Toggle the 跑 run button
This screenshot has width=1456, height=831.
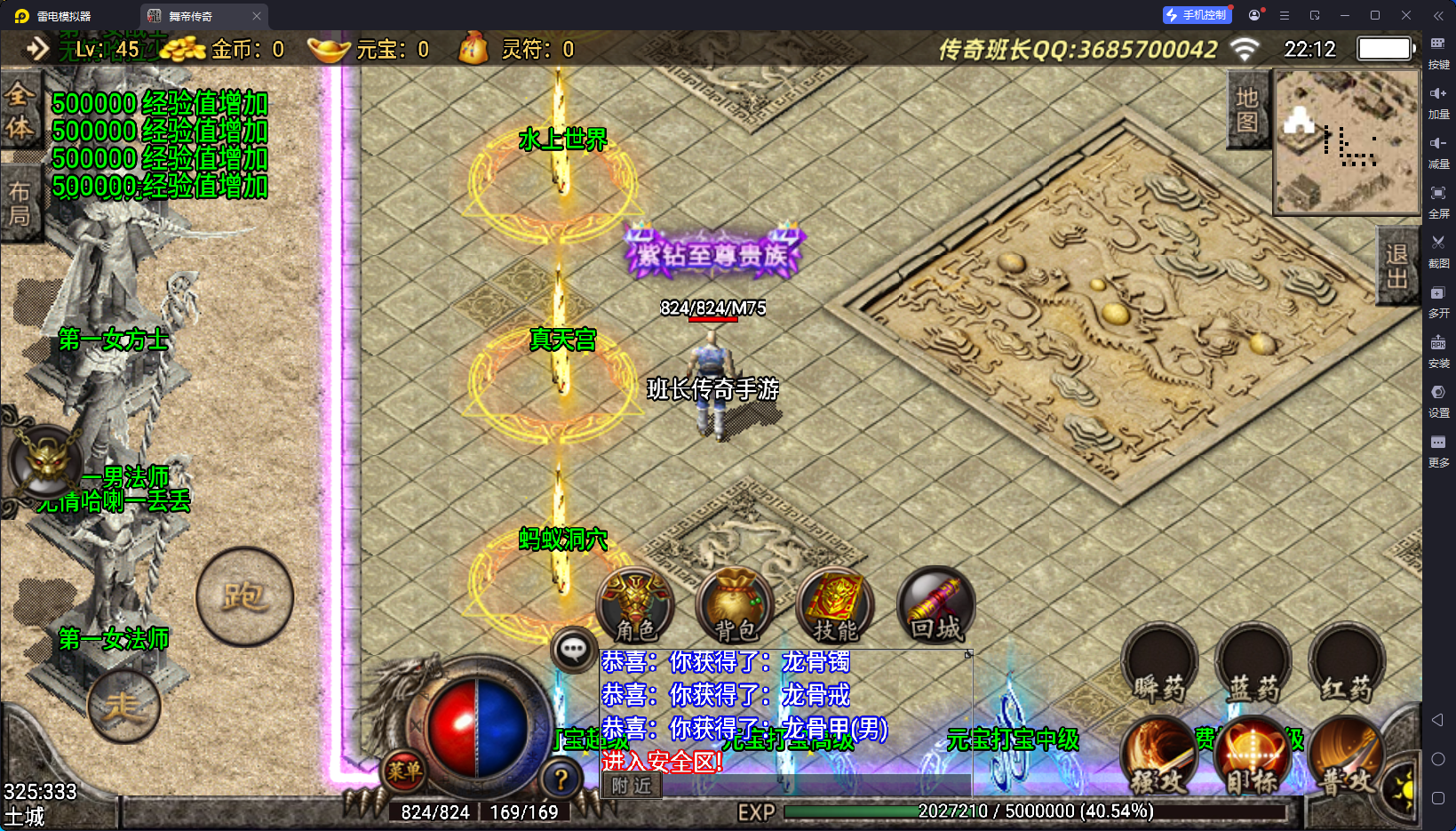[x=244, y=596]
